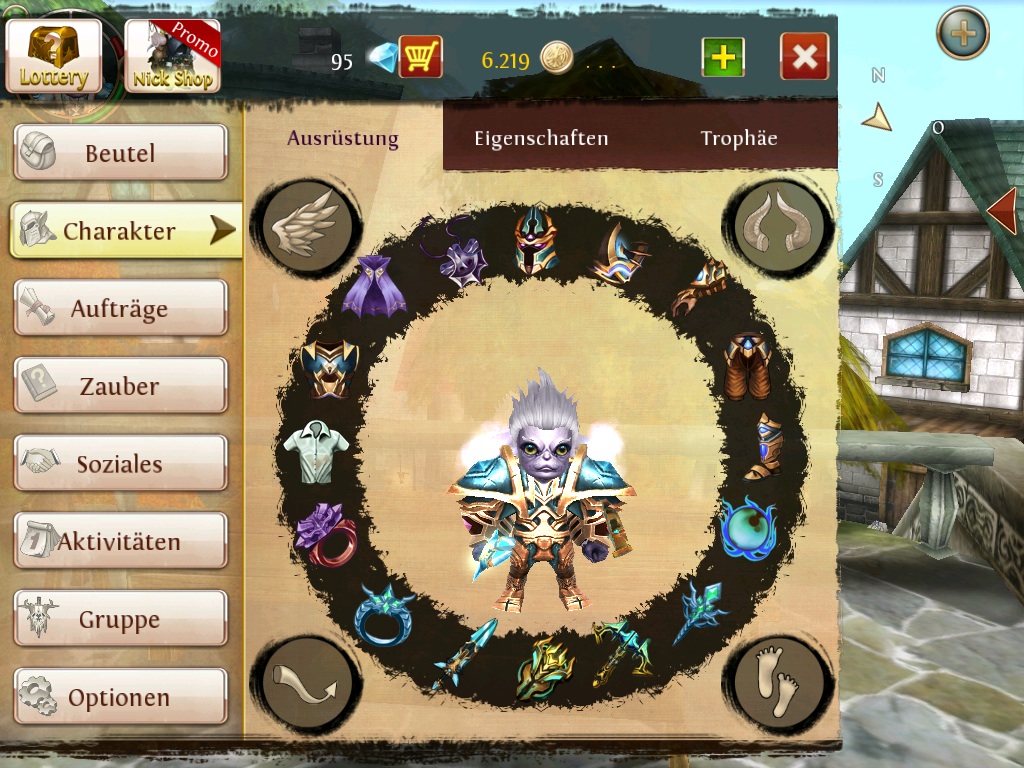Screen dimensions: 1024x768
Task: Select the Ausrüstung tab
Action: 343,139
